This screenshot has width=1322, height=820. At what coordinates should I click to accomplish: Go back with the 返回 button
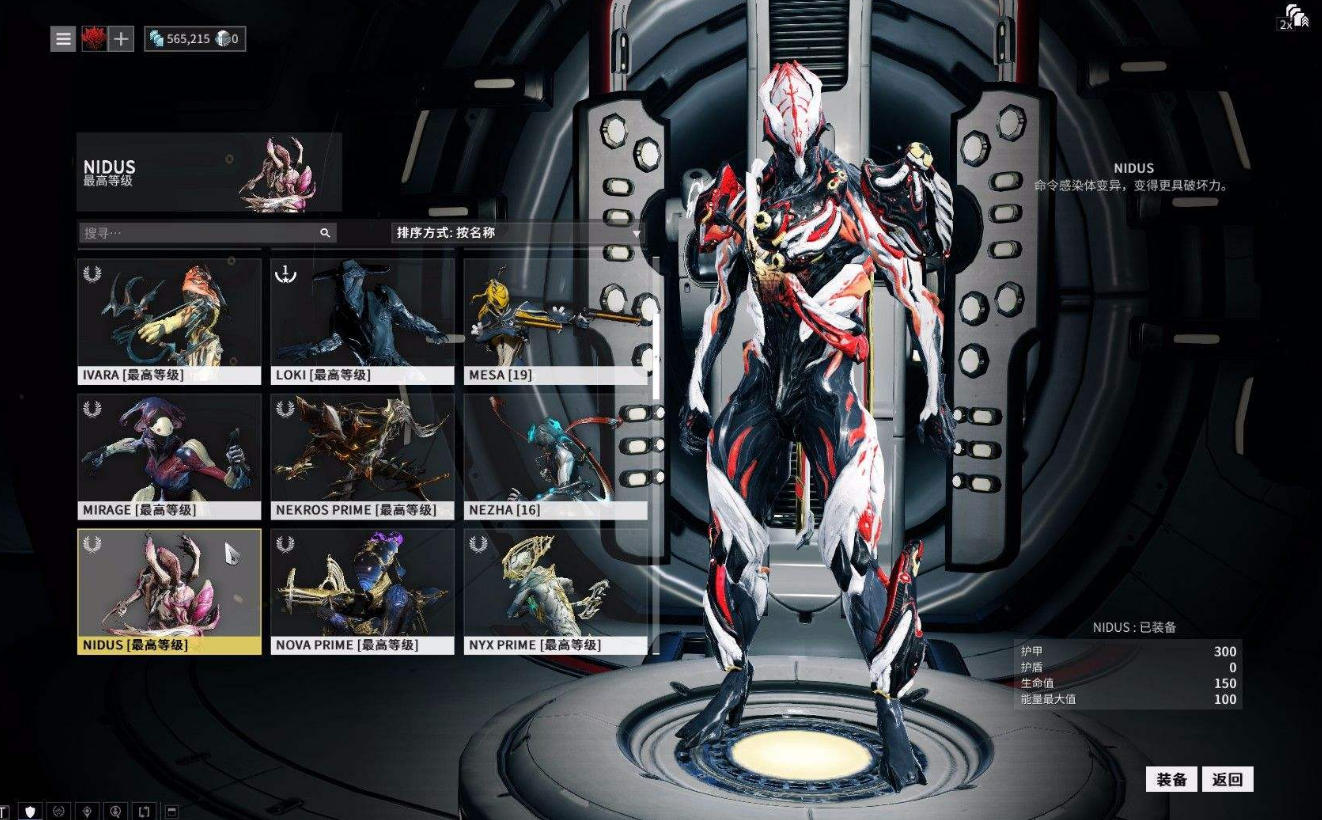click(x=1227, y=780)
